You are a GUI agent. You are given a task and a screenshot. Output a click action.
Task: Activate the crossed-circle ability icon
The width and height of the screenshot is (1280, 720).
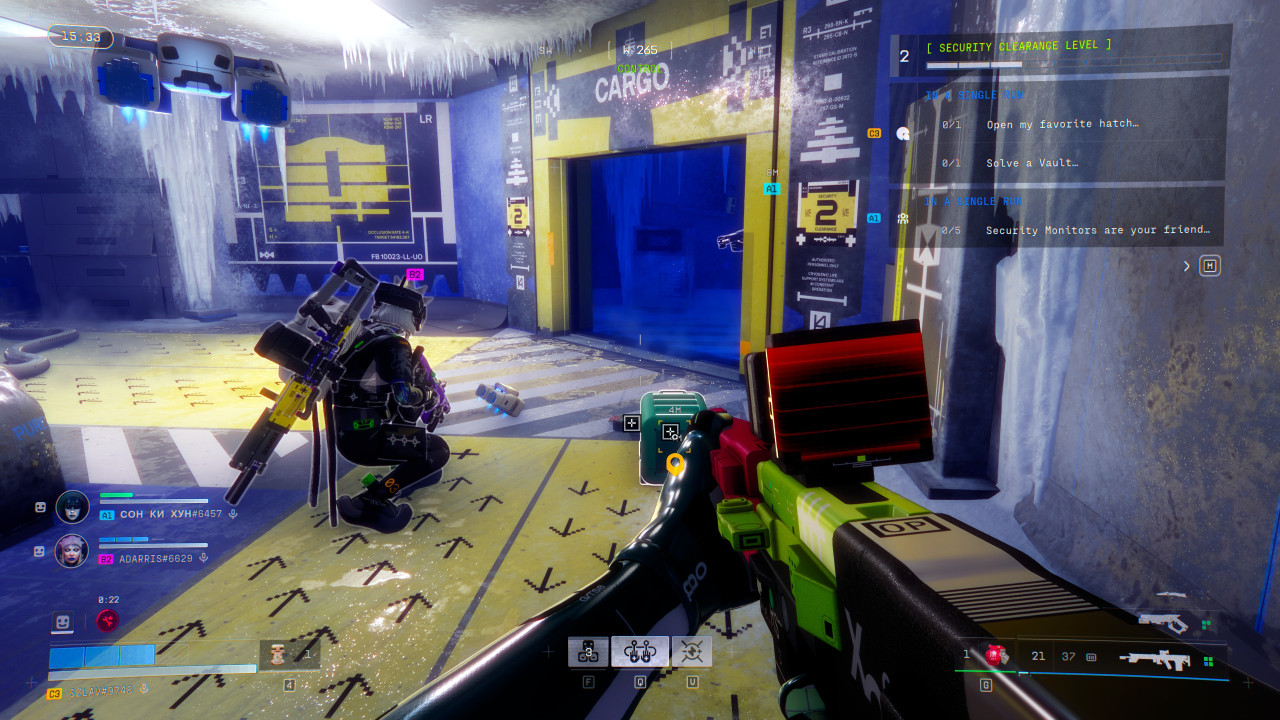(x=692, y=652)
